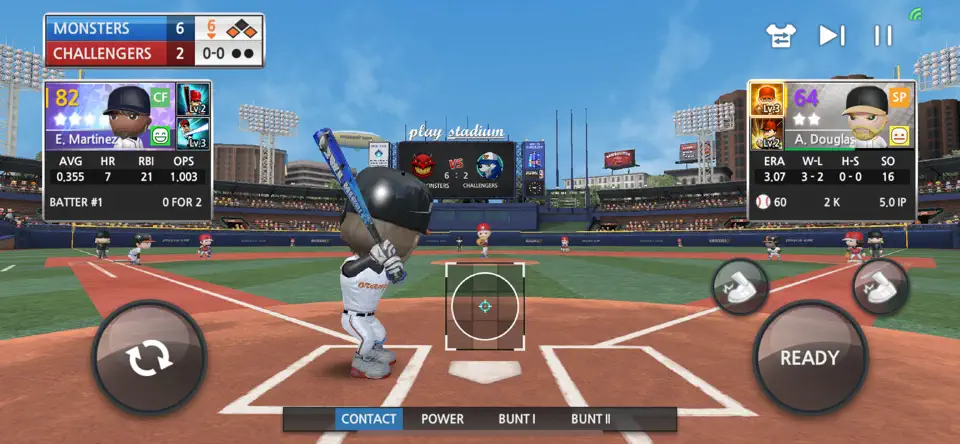Open the jersey substitution menu
Screen dimensions: 960x444
[781, 36]
